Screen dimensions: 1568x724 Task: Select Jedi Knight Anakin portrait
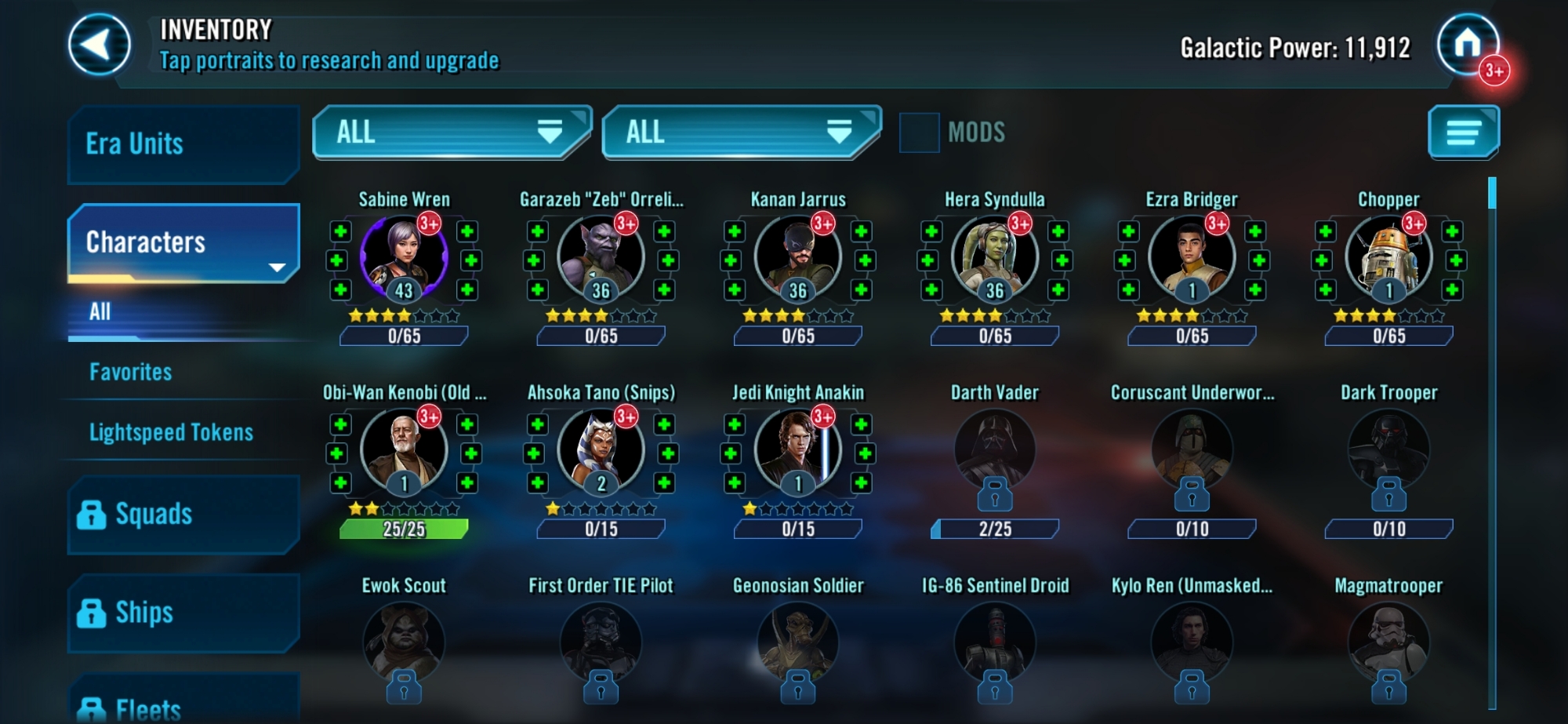pyautogui.click(x=798, y=450)
